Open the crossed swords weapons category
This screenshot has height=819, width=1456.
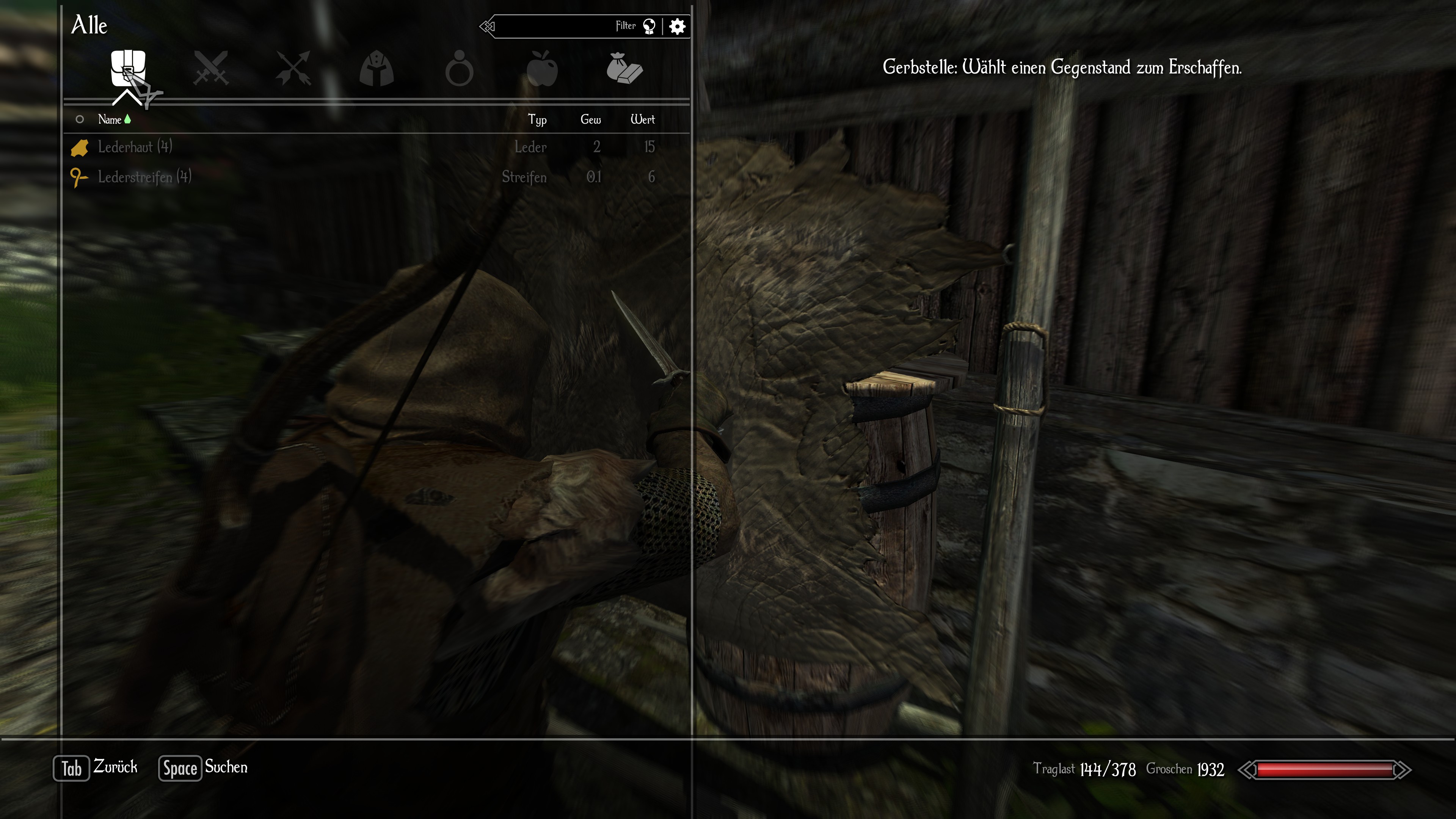click(x=211, y=68)
